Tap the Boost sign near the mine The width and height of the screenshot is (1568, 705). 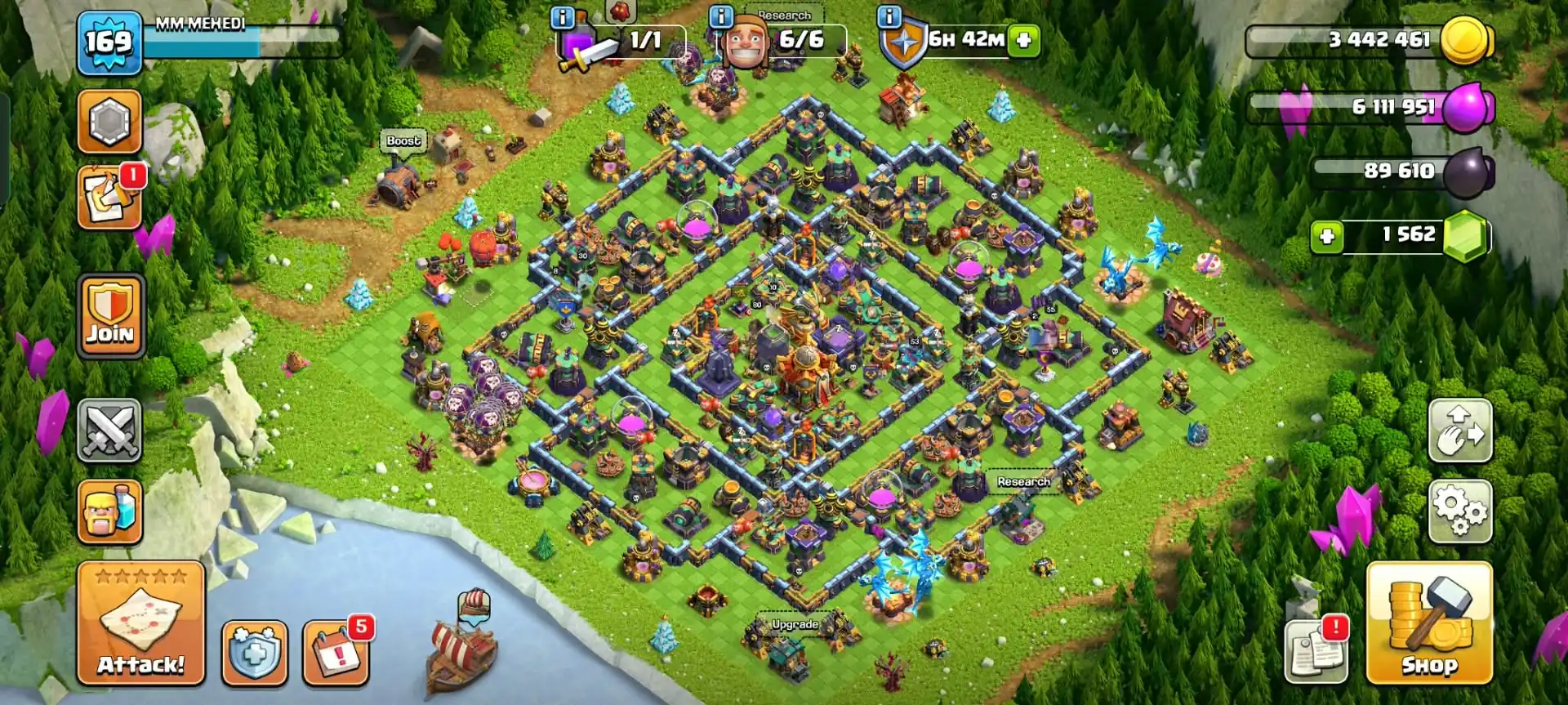coord(402,141)
